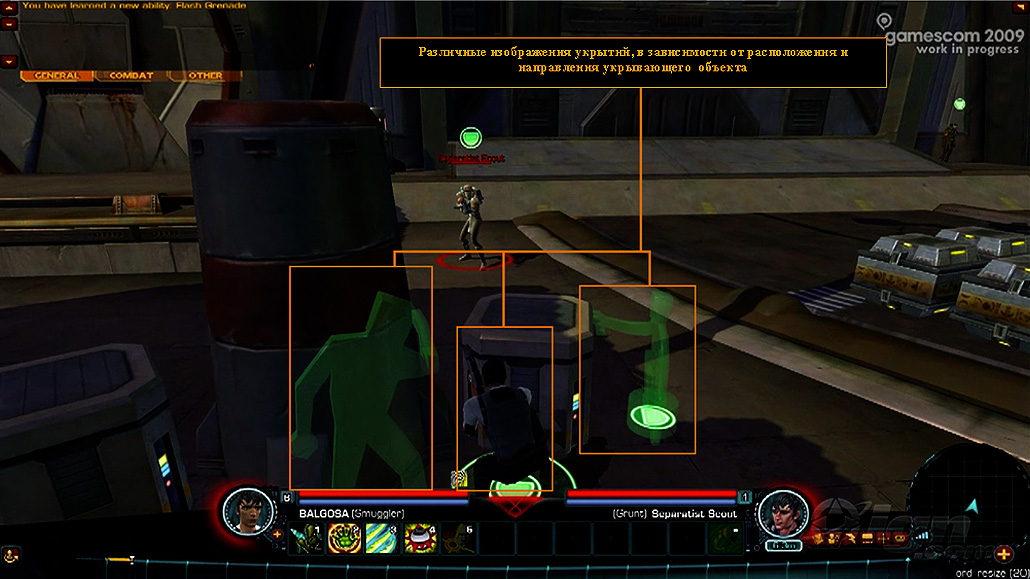This screenshot has height=579, width=1030.
Task: Activate the ability in hotbar slot 1
Action: pyautogui.click(x=304, y=538)
